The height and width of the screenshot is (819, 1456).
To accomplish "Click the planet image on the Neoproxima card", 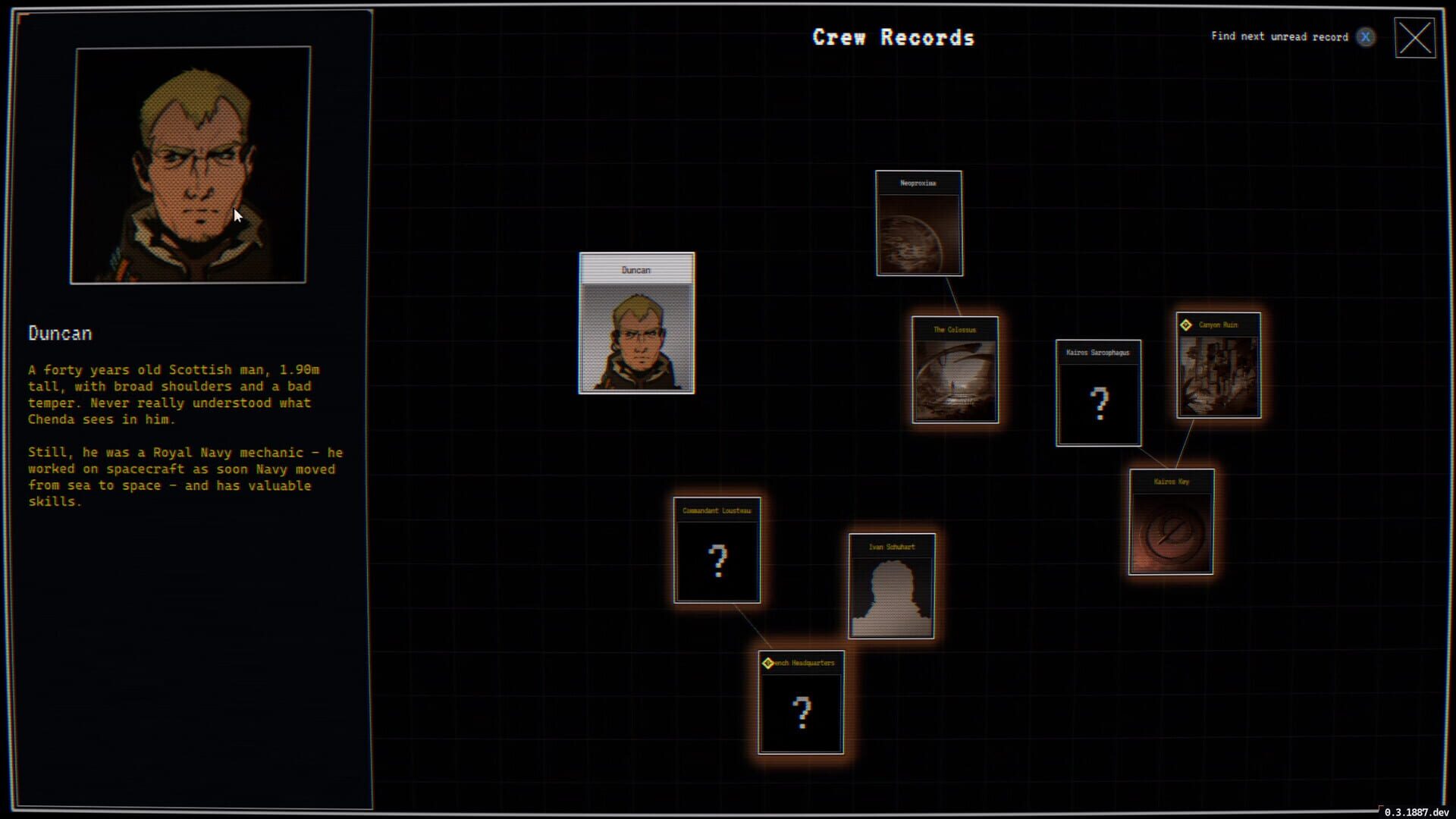I will pos(919,235).
